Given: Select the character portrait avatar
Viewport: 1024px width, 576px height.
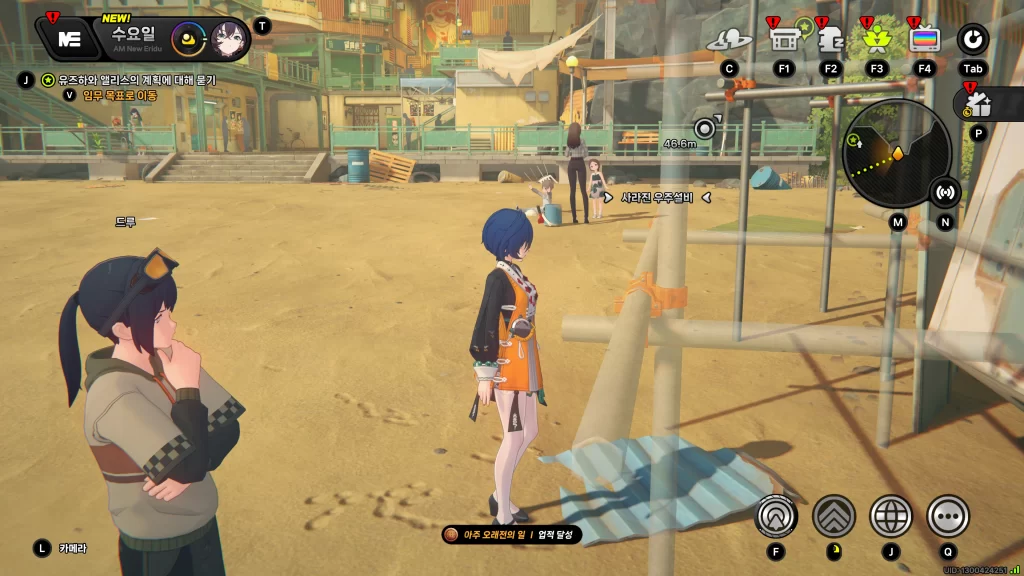Looking at the screenshot, I should (229, 39).
